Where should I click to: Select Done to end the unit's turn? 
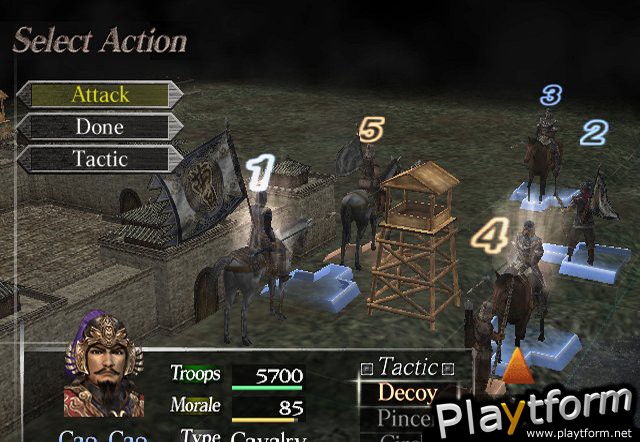tap(100, 127)
